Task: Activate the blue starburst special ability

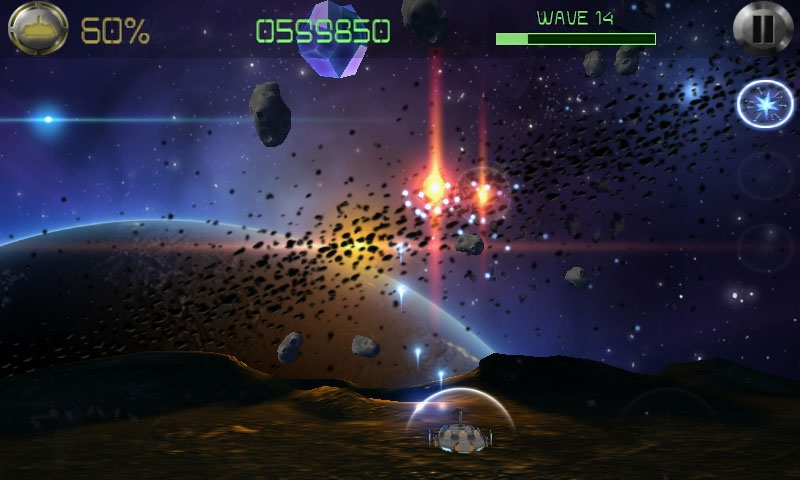Action: pos(765,106)
